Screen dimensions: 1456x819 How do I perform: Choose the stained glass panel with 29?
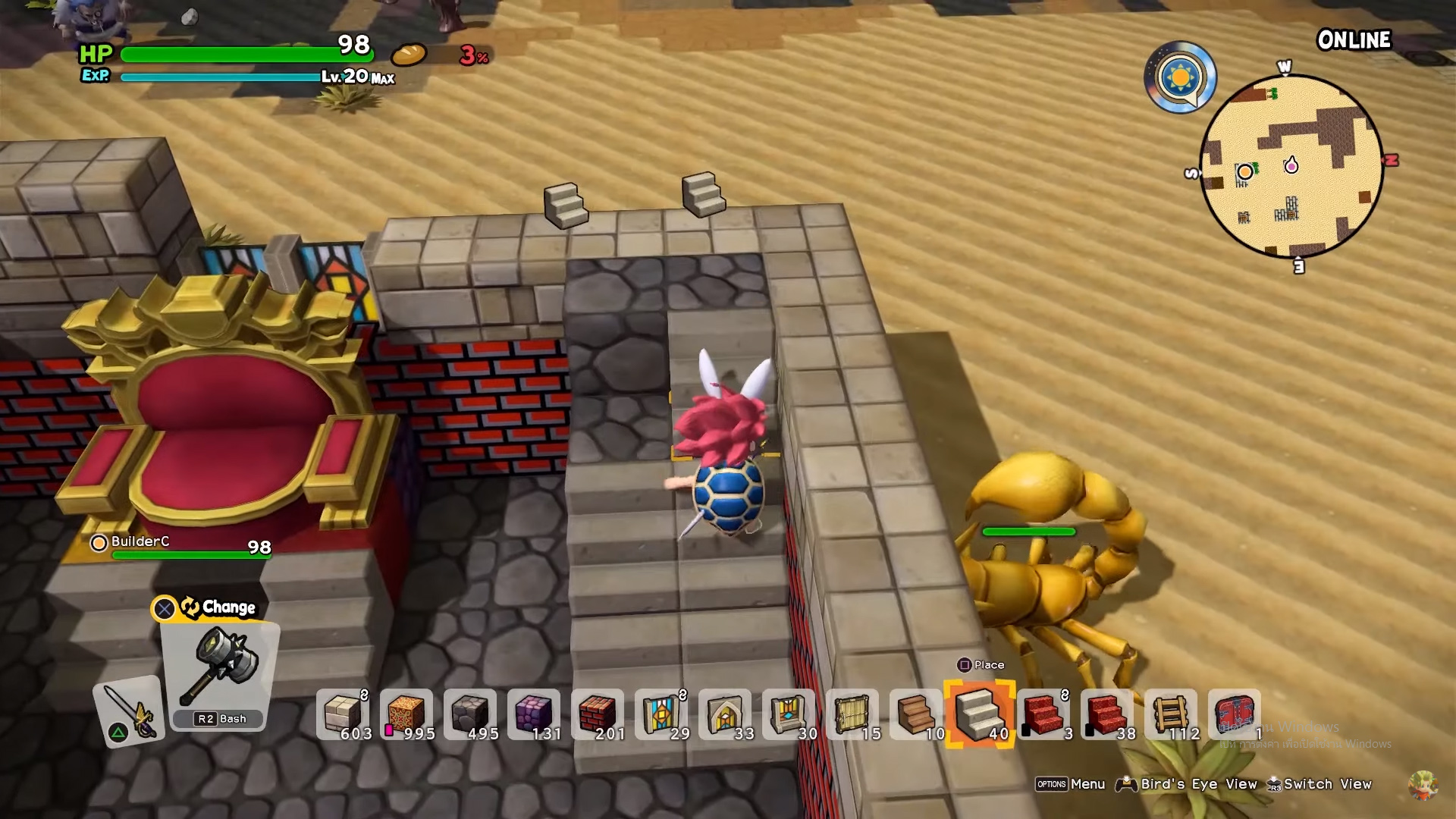(661, 714)
